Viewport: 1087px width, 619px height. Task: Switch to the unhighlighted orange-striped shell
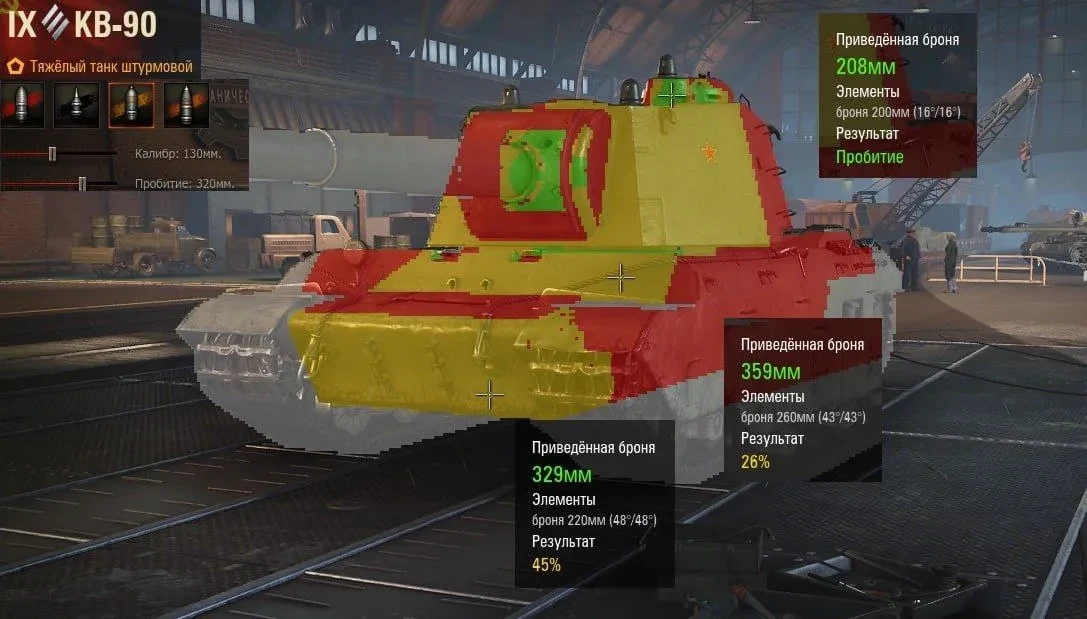(185, 104)
